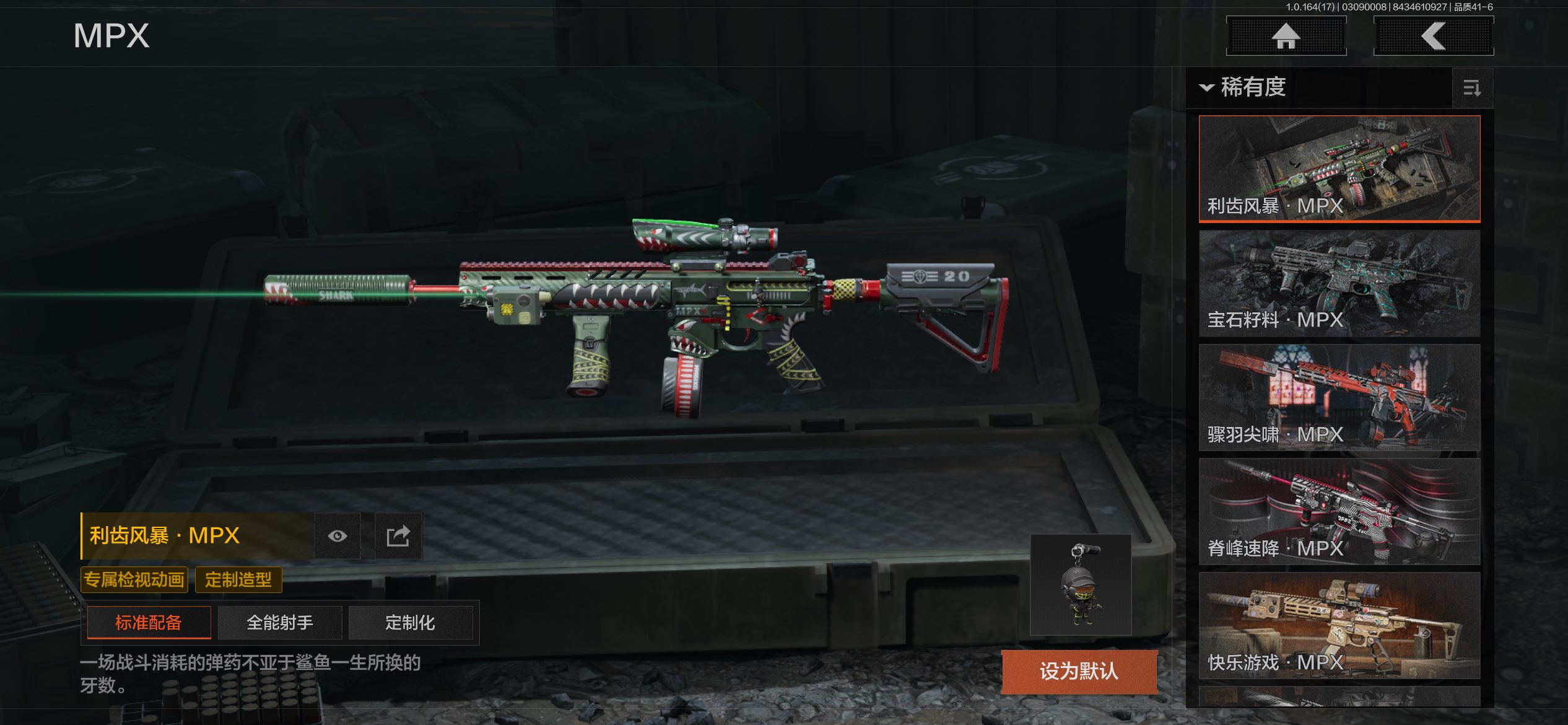Choose the 宝石籽料 · MPX skin
Viewport: 1568px width, 725px height.
(x=1339, y=283)
